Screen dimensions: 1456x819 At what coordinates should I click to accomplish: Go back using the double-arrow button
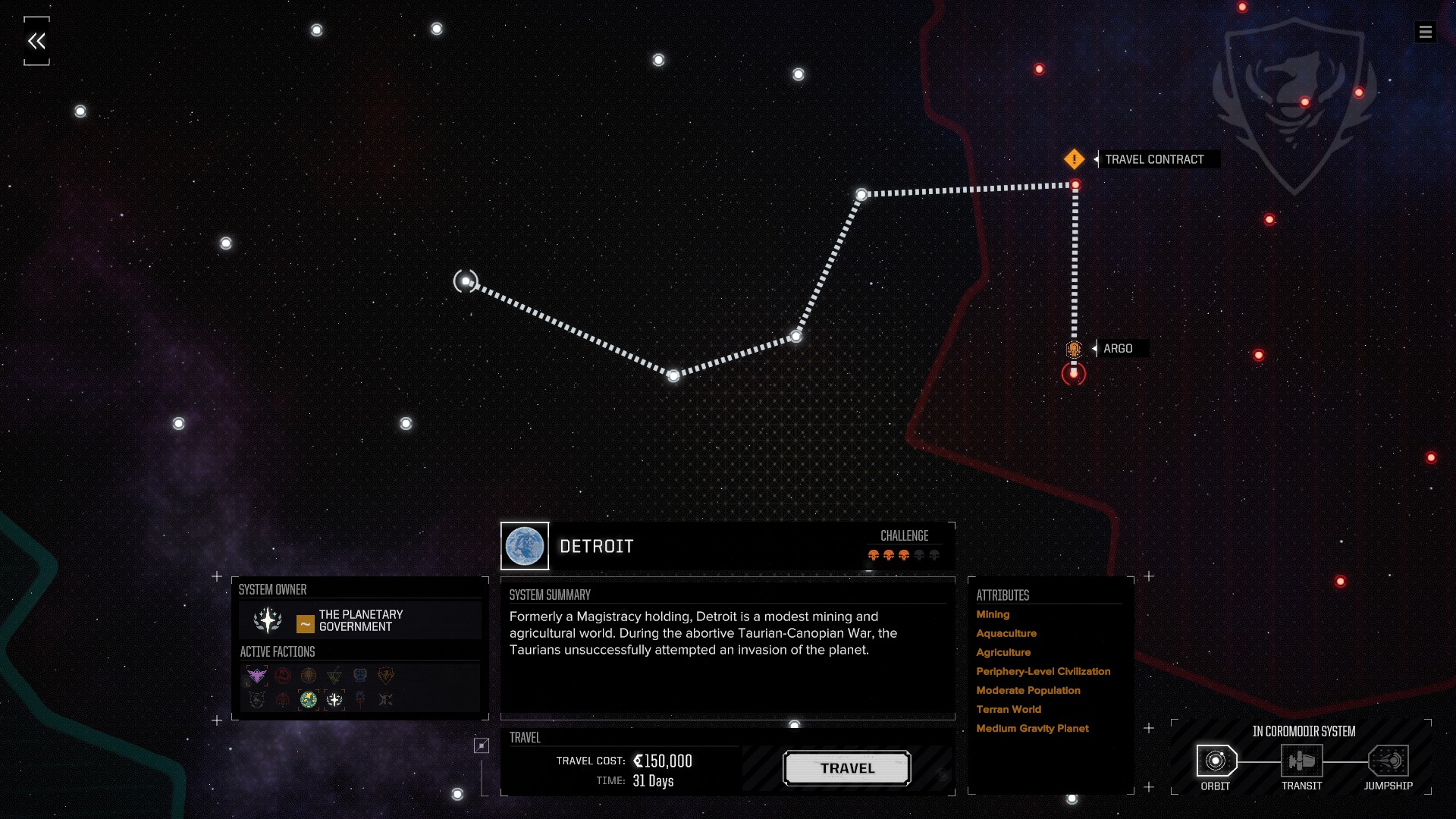[x=36, y=41]
